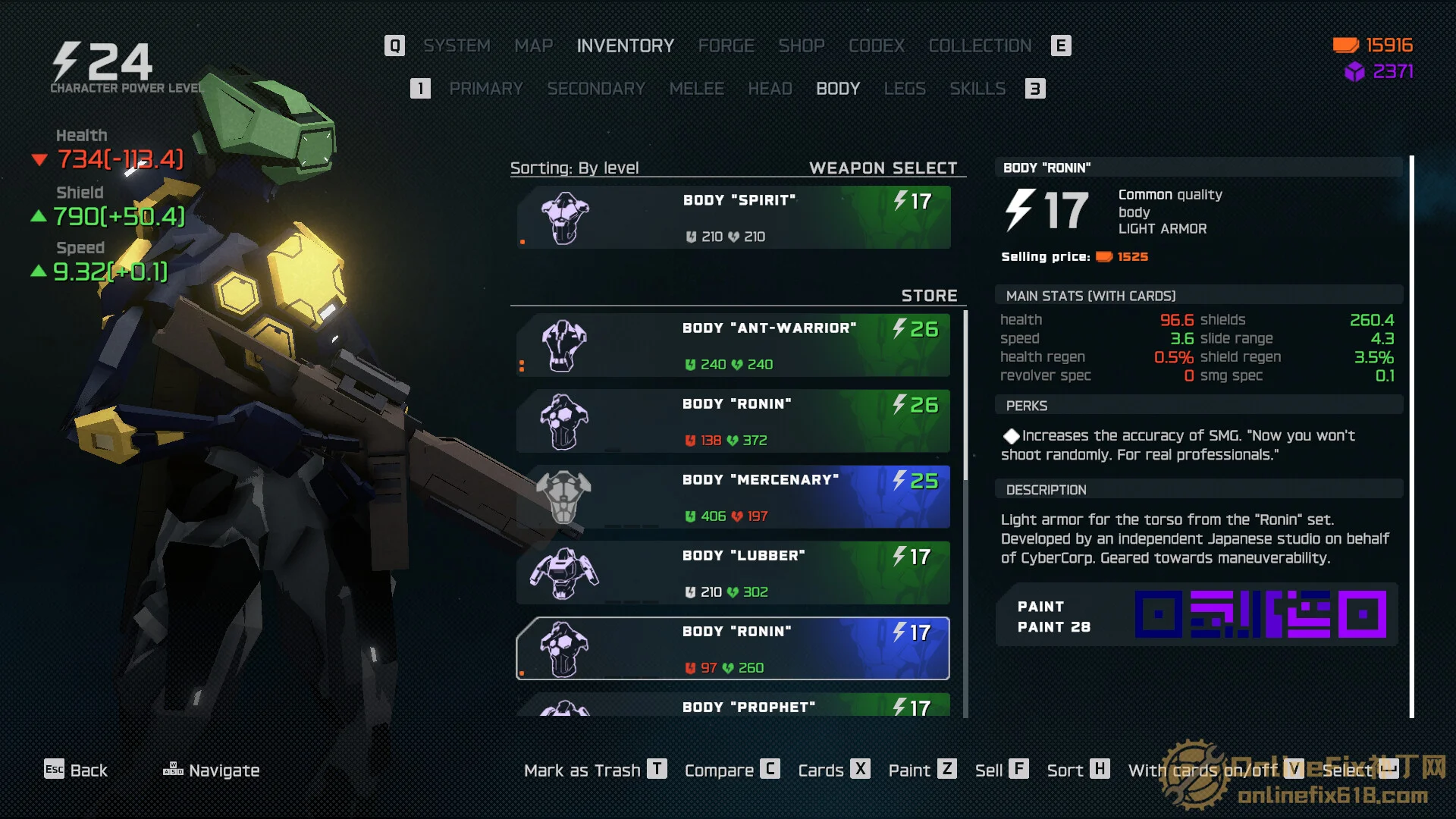View the Collection tab
1456x819 pixels.
point(980,45)
